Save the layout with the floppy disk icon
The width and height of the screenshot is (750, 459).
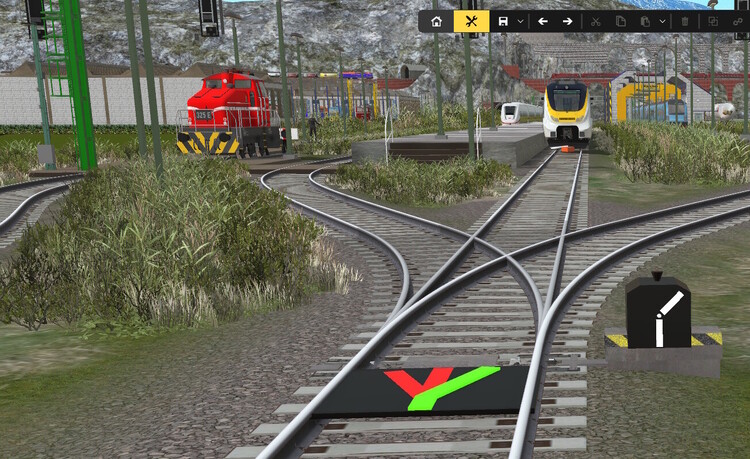tap(503, 21)
